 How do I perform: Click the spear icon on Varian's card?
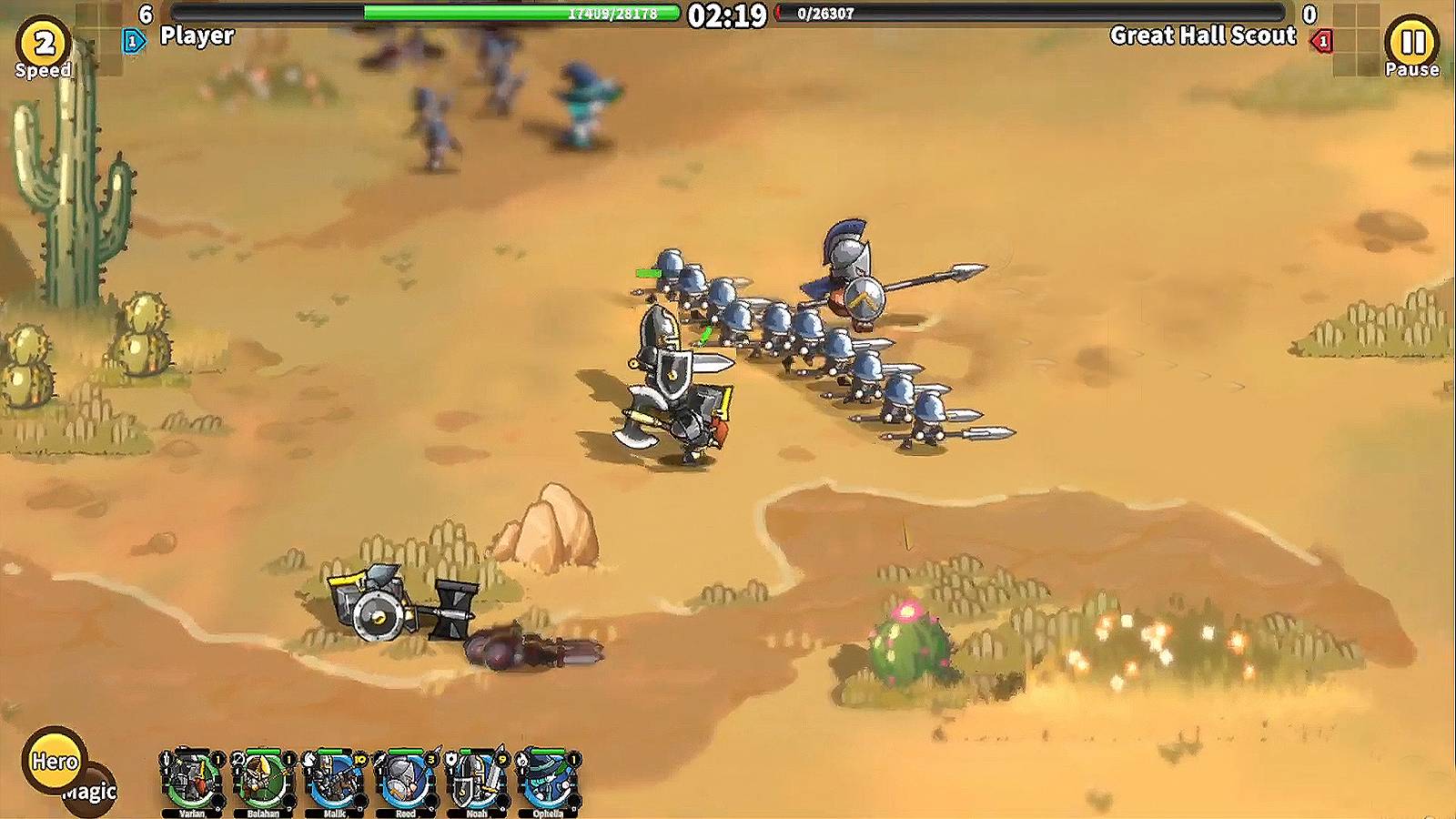(x=166, y=757)
